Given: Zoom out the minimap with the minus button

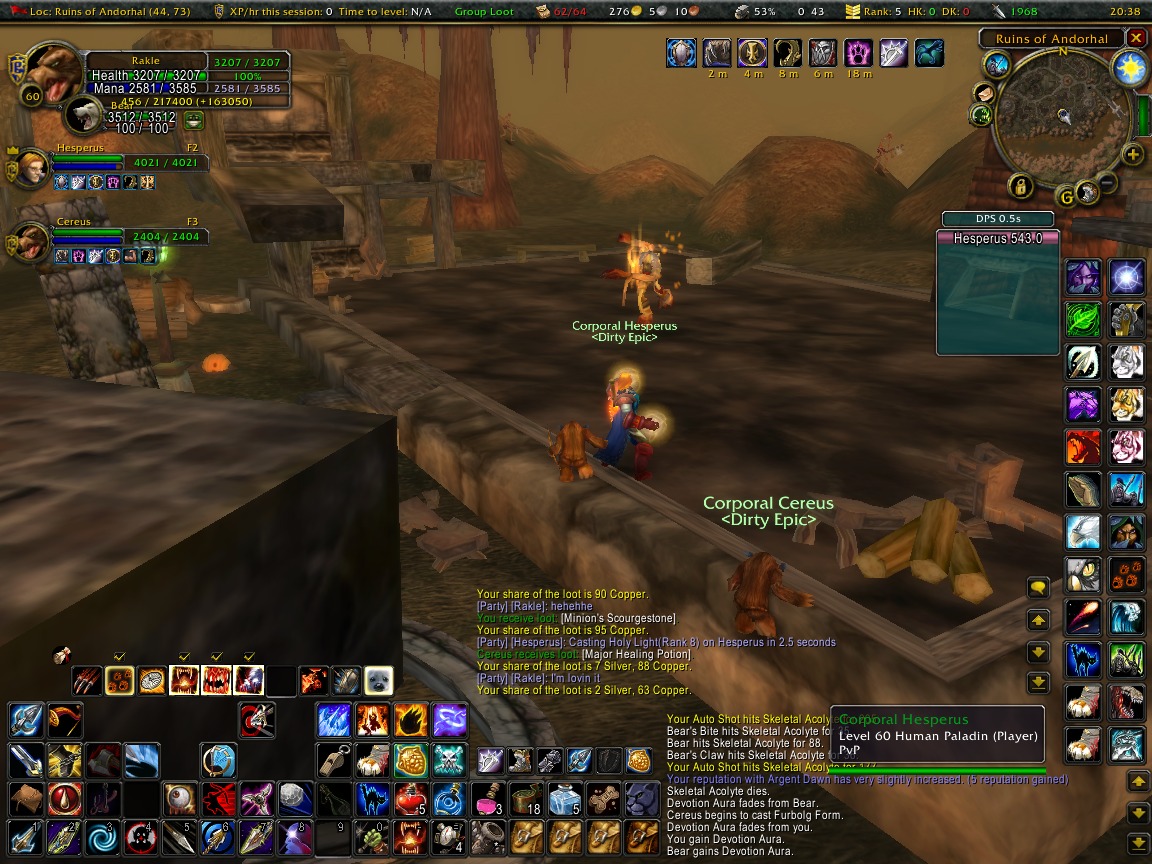Looking at the screenshot, I should click(x=1108, y=183).
